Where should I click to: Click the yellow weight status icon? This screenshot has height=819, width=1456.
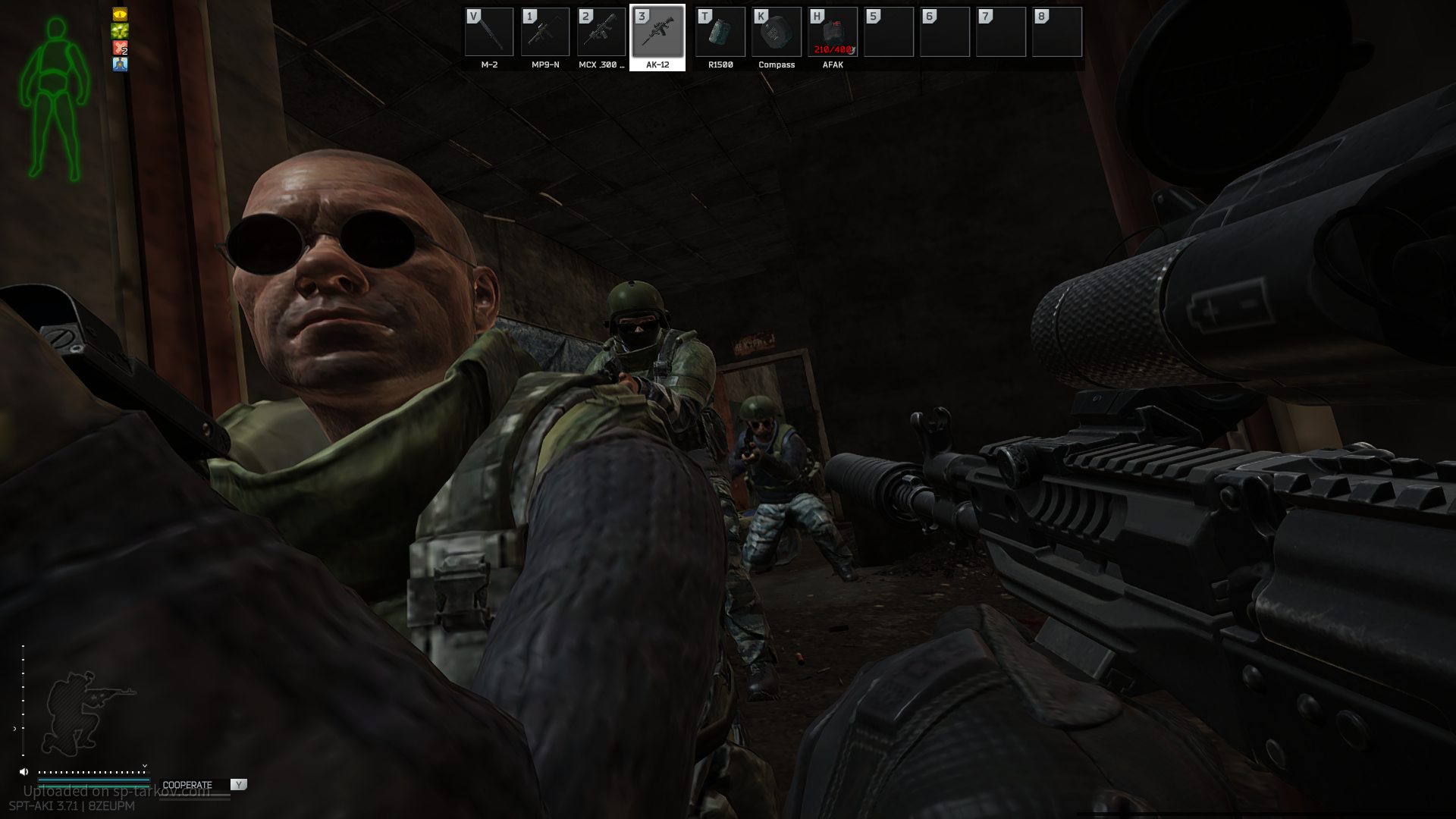point(120,14)
